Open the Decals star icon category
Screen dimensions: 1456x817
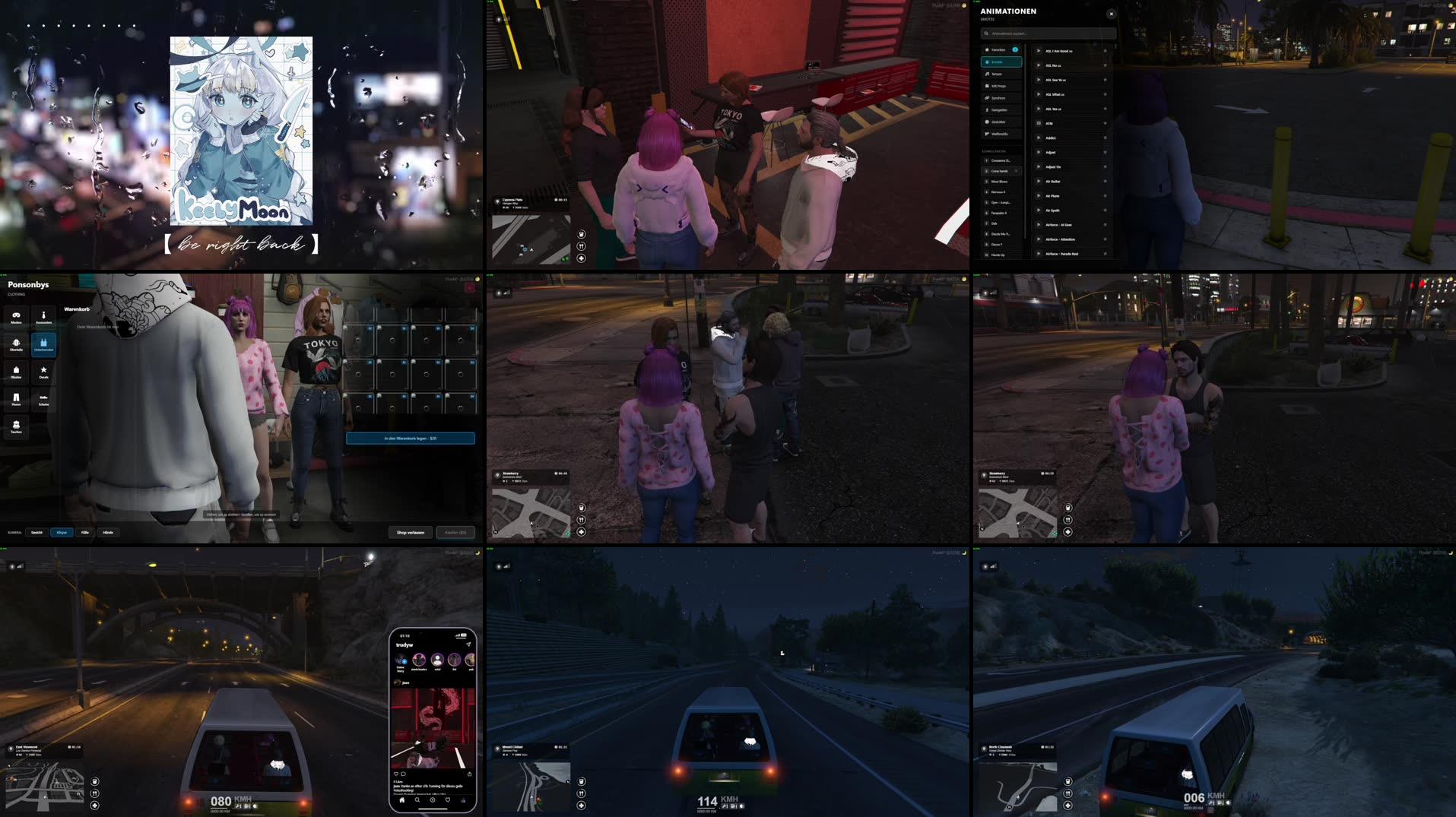(43, 370)
